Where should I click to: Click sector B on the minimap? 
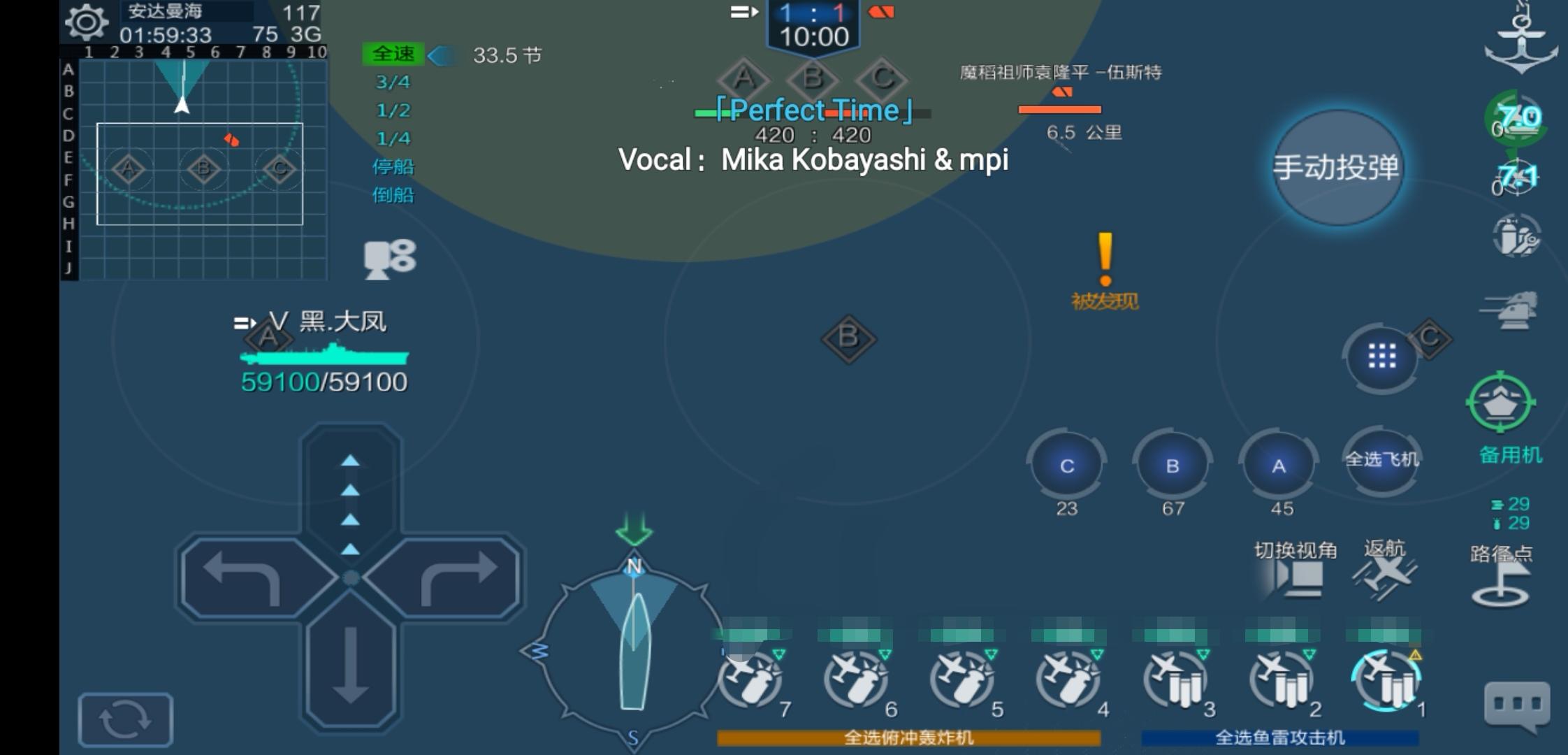tap(203, 168)
